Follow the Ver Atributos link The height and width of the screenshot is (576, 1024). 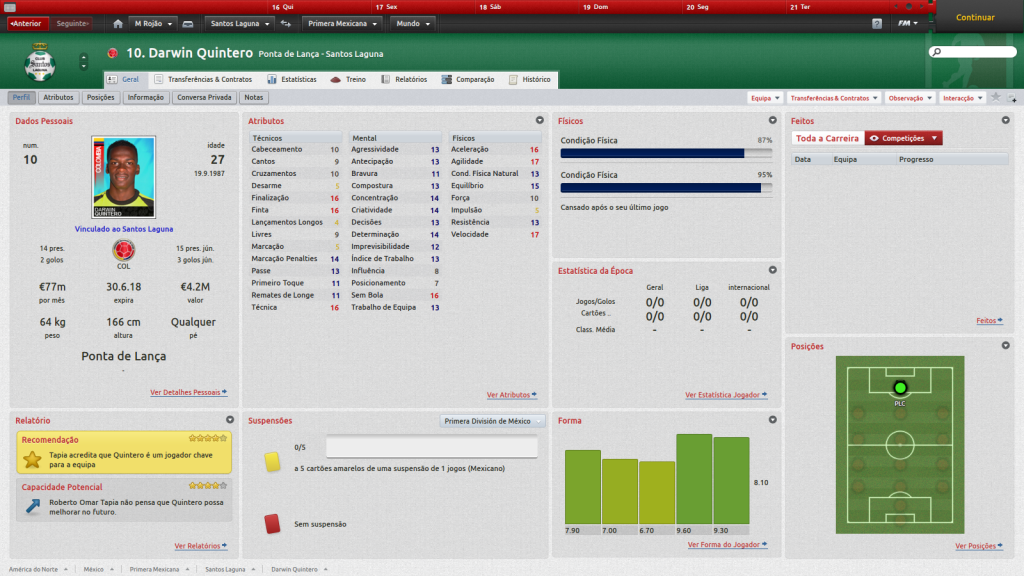coord(511,395)
